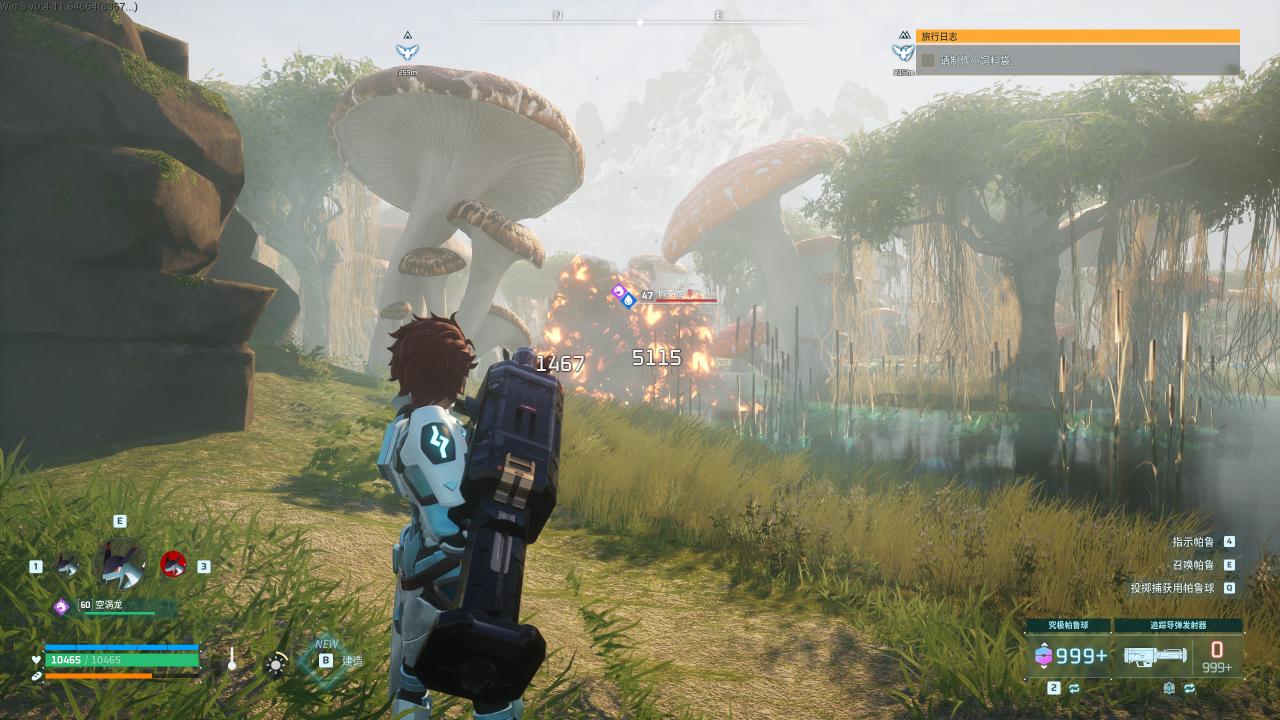Viewport: 1280px width, 720px height.
Task: Tick the journal objective checkbox
Action: pyautogui.click(x=928, y=60)
